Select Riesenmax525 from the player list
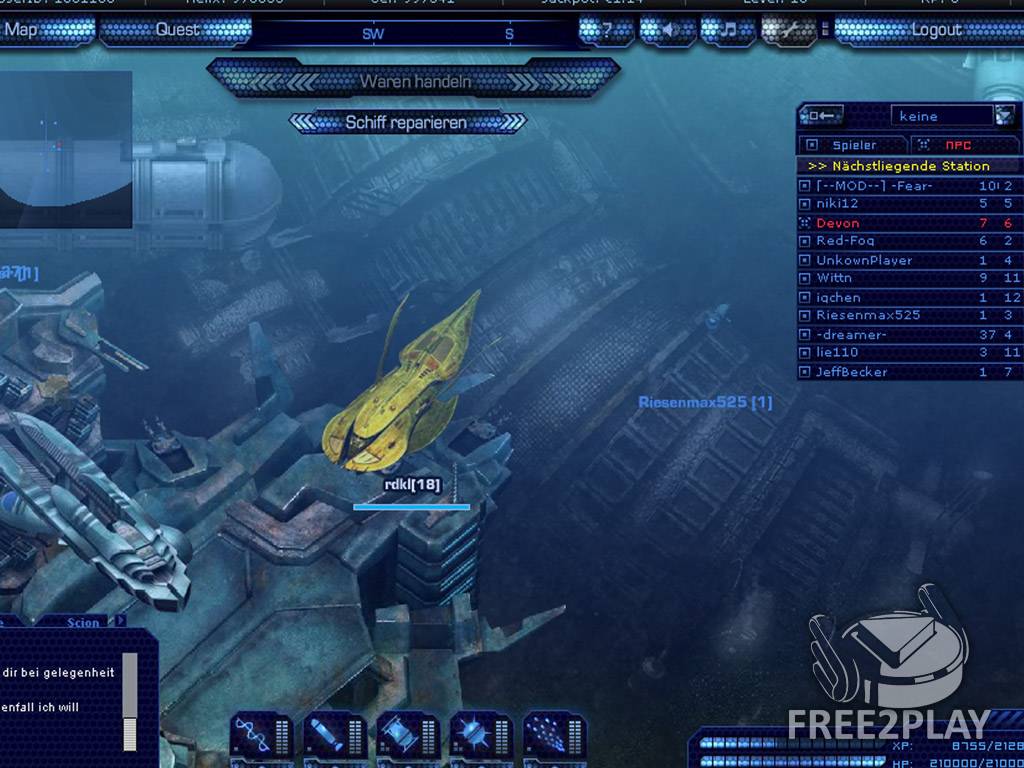Image resolution: width=1024 pixels, height=768 pixels. pos(867,315)
